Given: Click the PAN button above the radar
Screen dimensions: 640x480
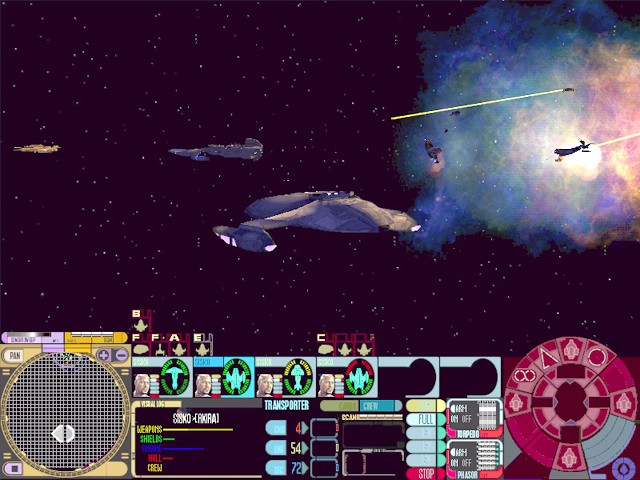Looking at the screenshot, I should coord(14,355).
